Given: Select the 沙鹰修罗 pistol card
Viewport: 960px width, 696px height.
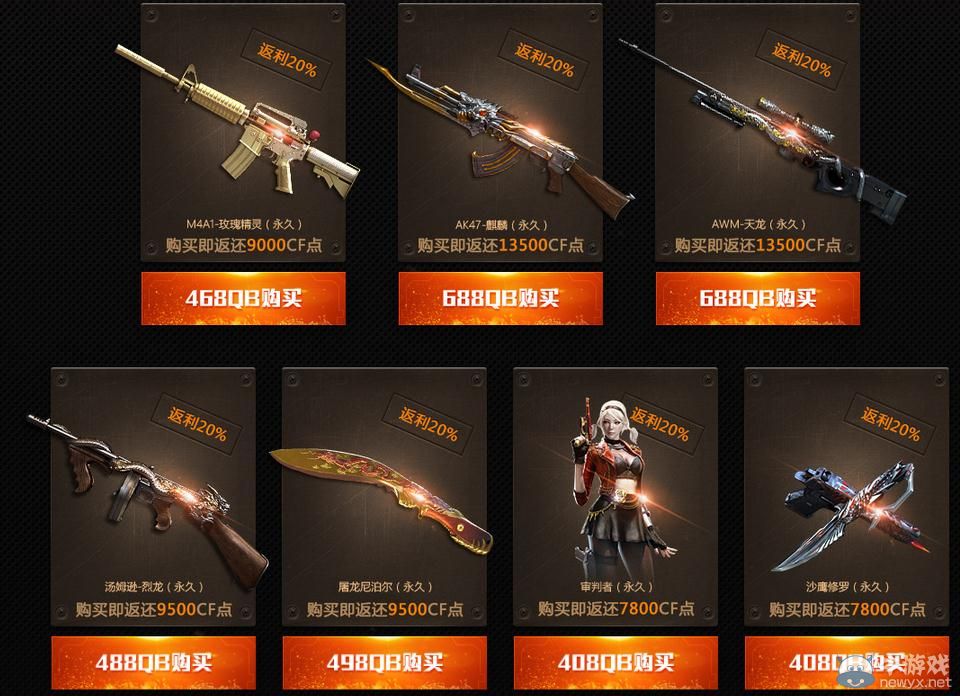Looking at the screenshot, I should pos(846,497).
